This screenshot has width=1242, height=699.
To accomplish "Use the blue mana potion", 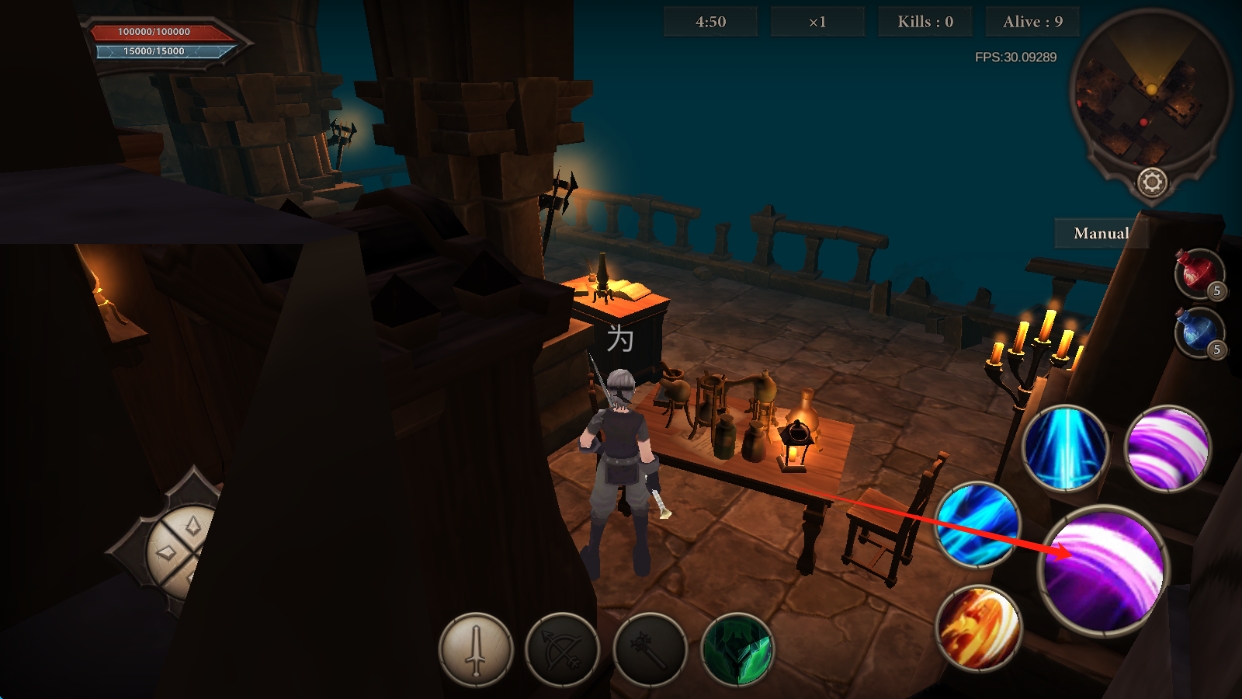I will [1198, 333].
